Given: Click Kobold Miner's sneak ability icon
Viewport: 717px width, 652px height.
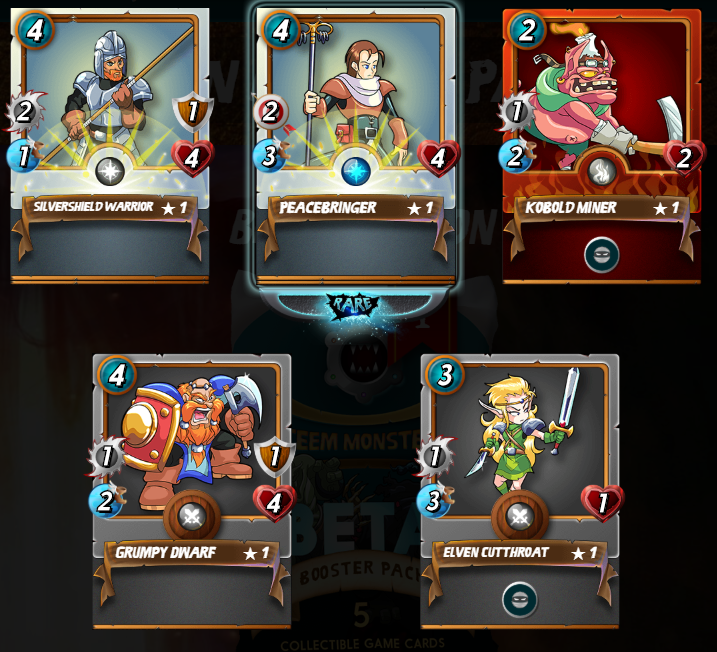Looking at the screenshot, I should click(x=601, y=254).
